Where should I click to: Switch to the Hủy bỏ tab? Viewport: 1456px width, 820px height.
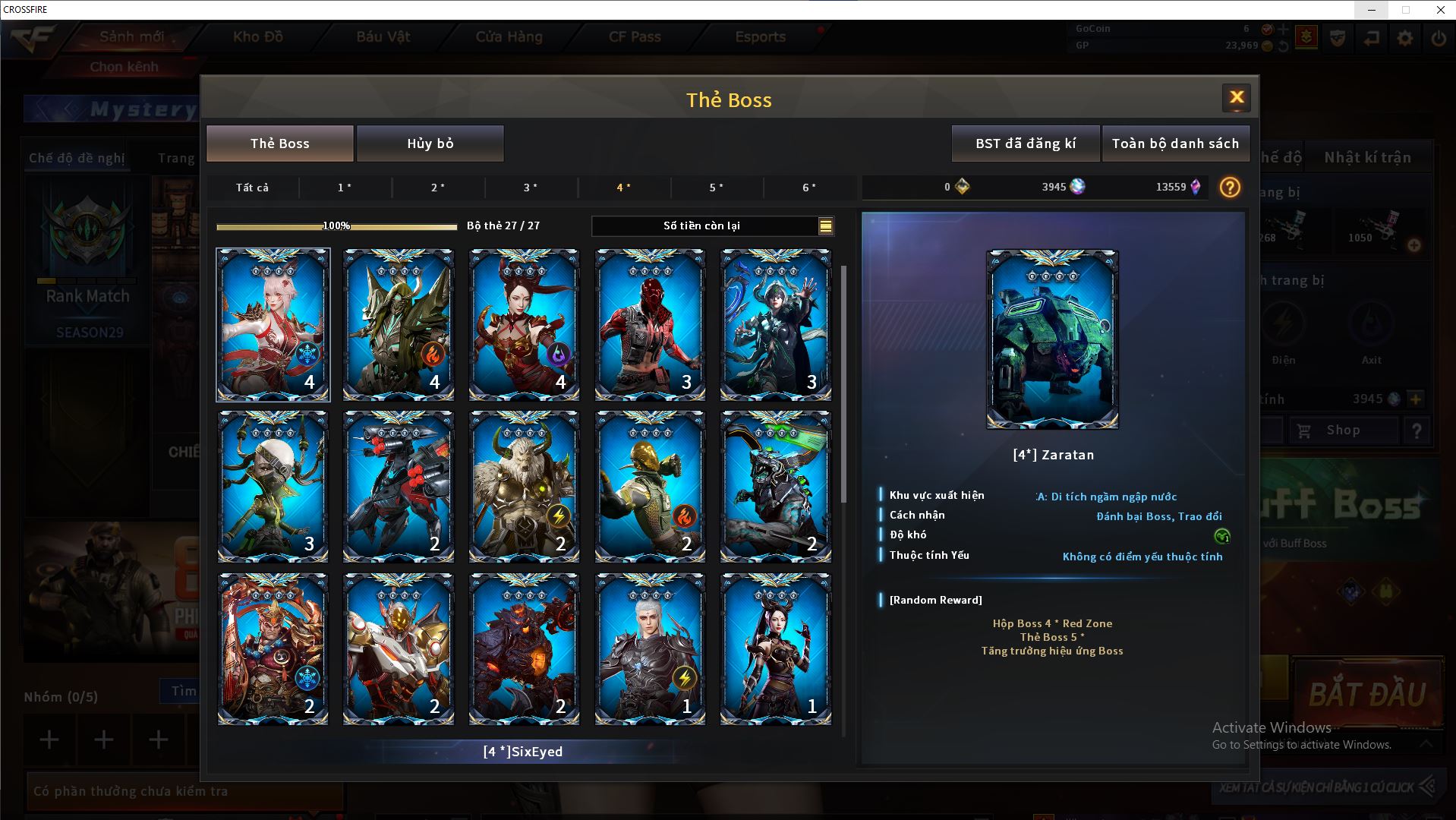[430, 143]
